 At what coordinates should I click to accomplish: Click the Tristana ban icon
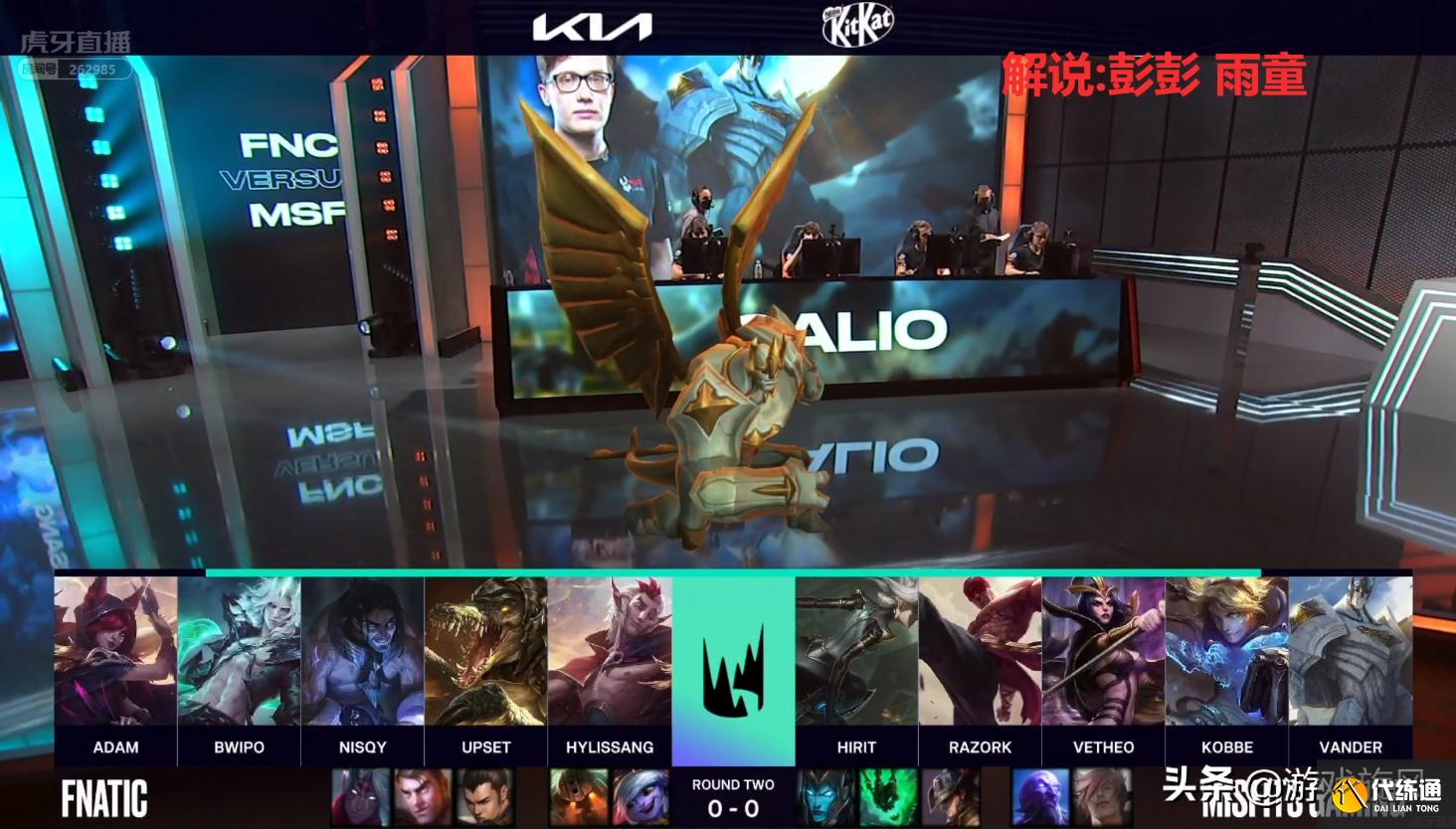(x=641, y=797)
